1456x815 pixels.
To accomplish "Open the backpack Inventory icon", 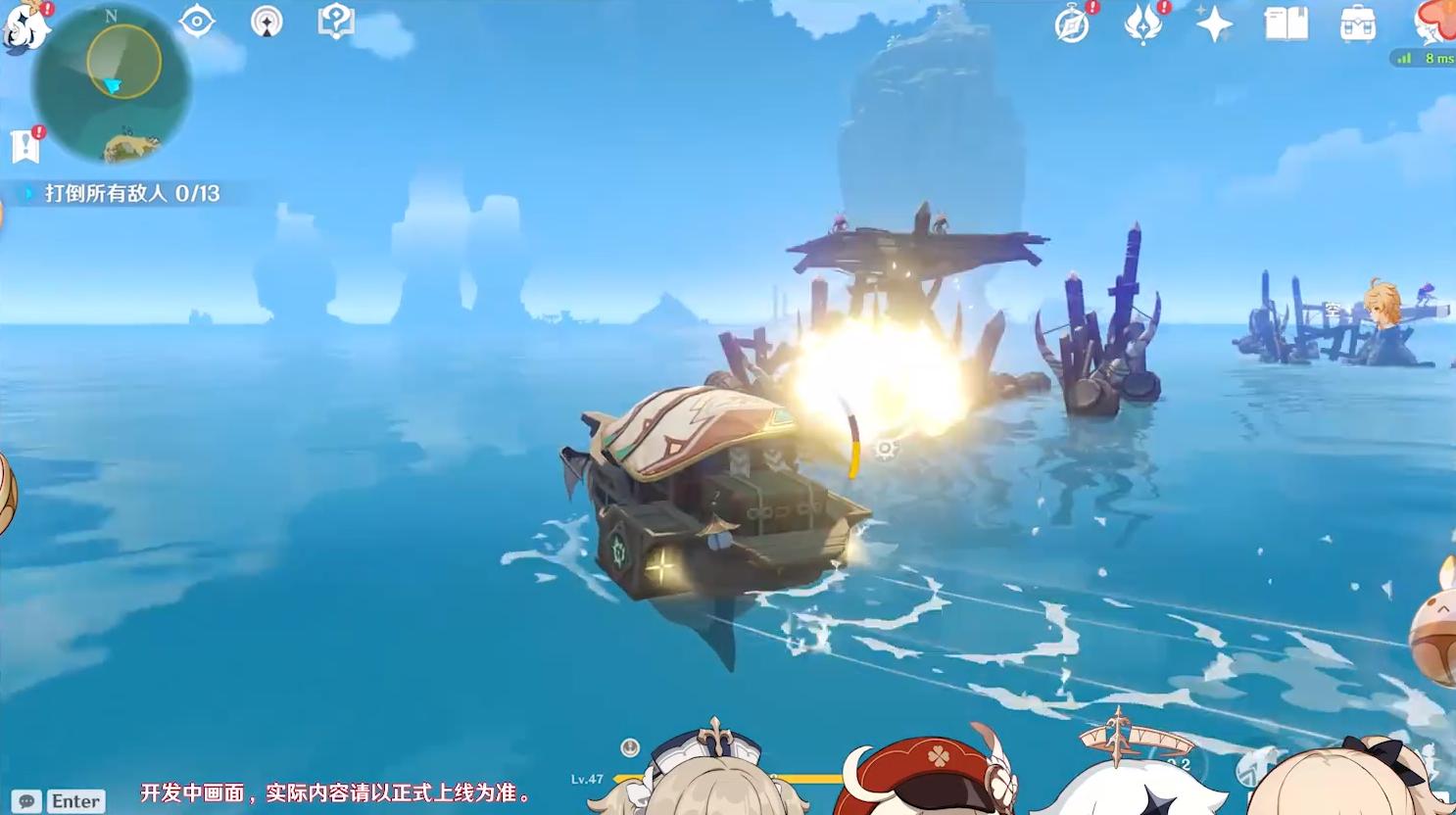I will [1358, 24].
